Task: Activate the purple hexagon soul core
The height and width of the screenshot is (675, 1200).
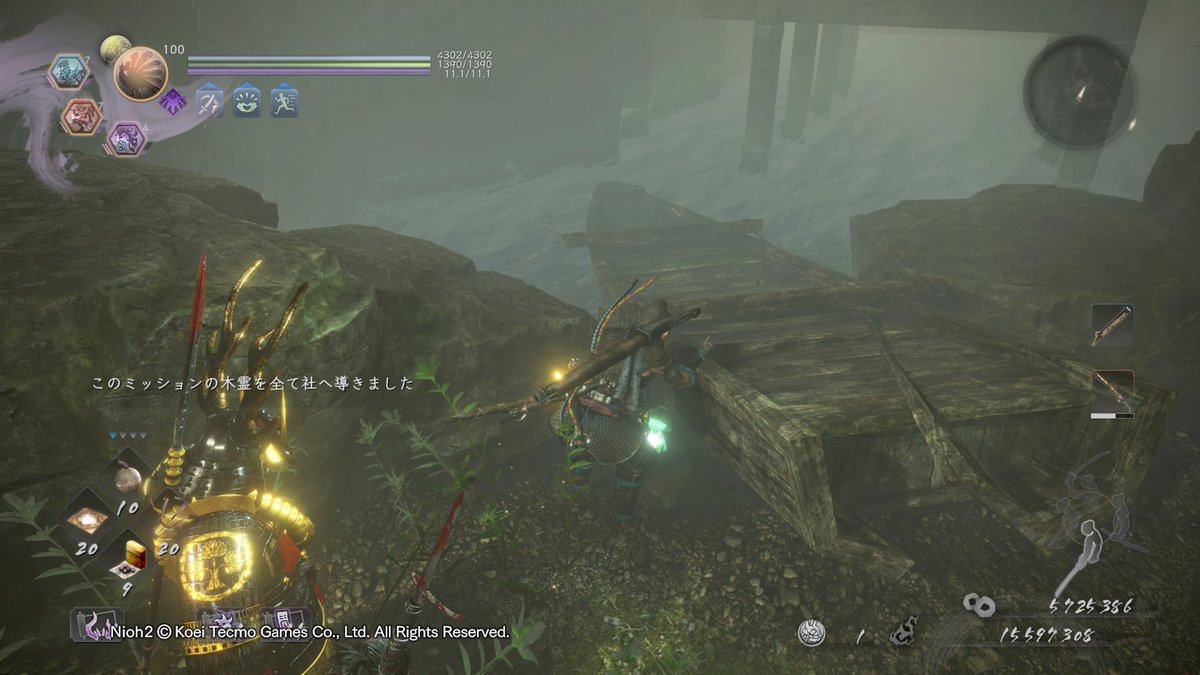Action: click(x=127, y=139)
